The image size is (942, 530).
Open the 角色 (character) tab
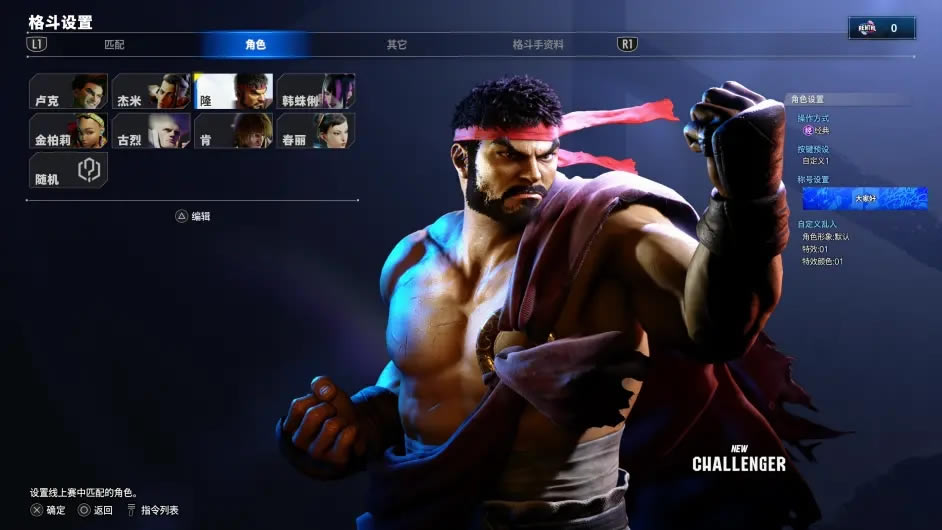click(x=255, y=45)
